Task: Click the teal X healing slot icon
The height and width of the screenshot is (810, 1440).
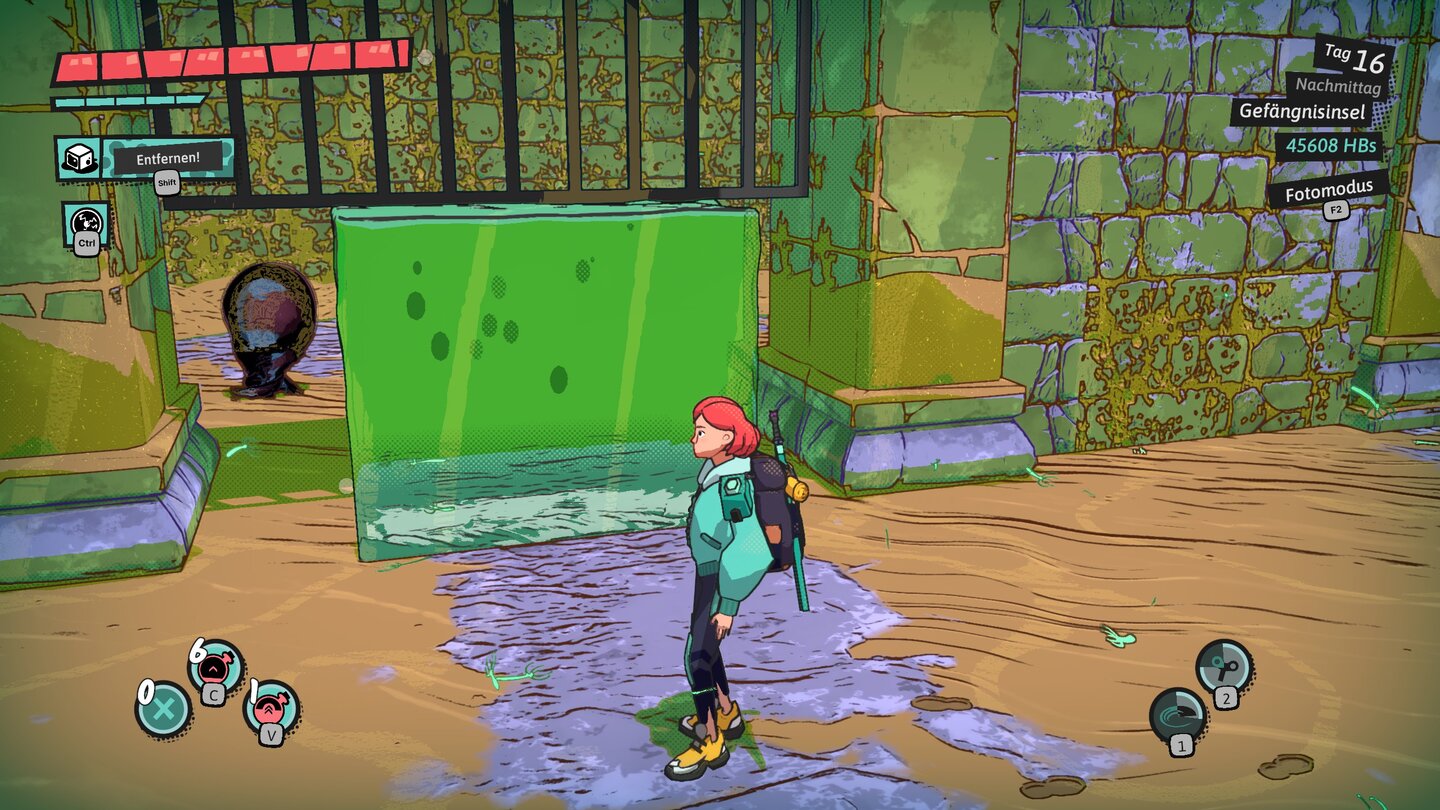Action: [165, 708]
